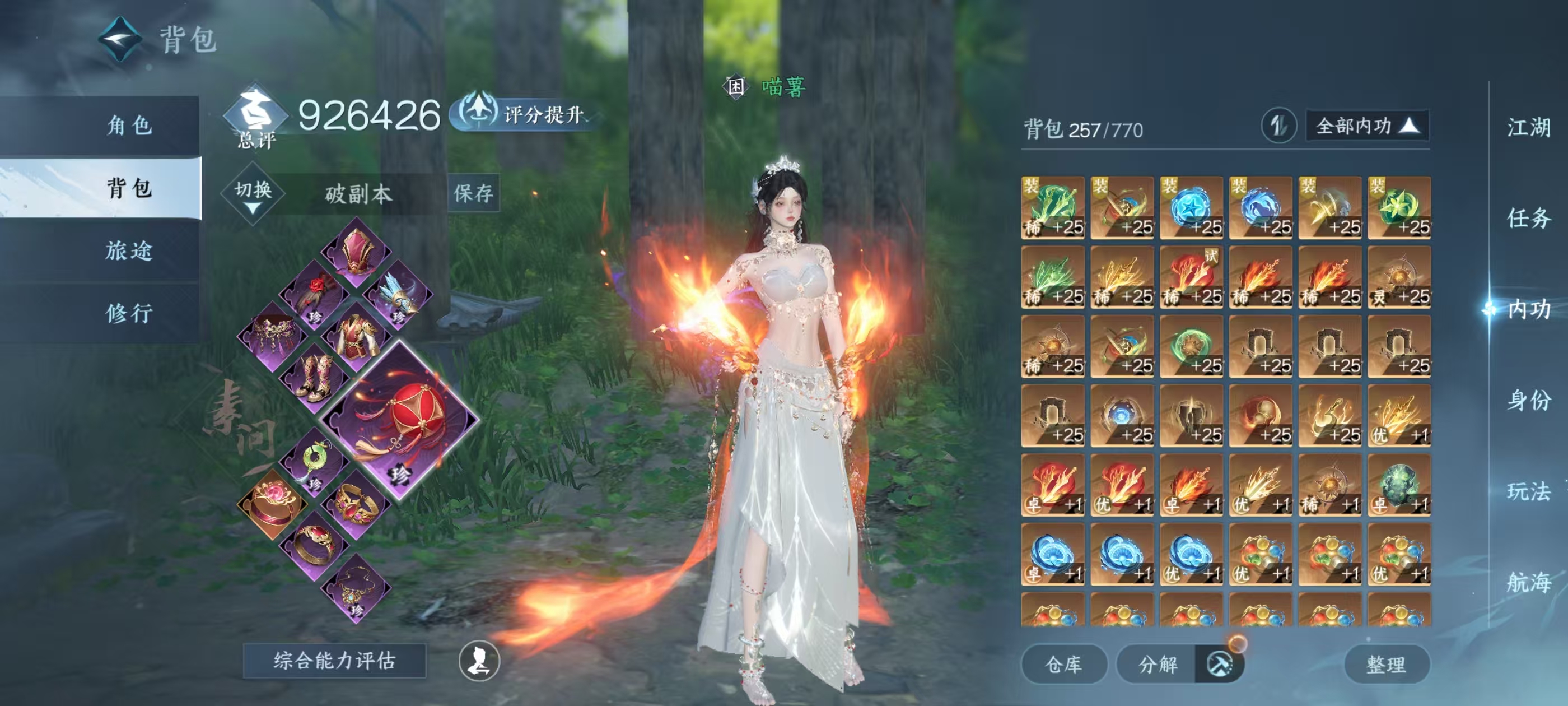Select the 修行 cultivation tab

pos(129,313)
